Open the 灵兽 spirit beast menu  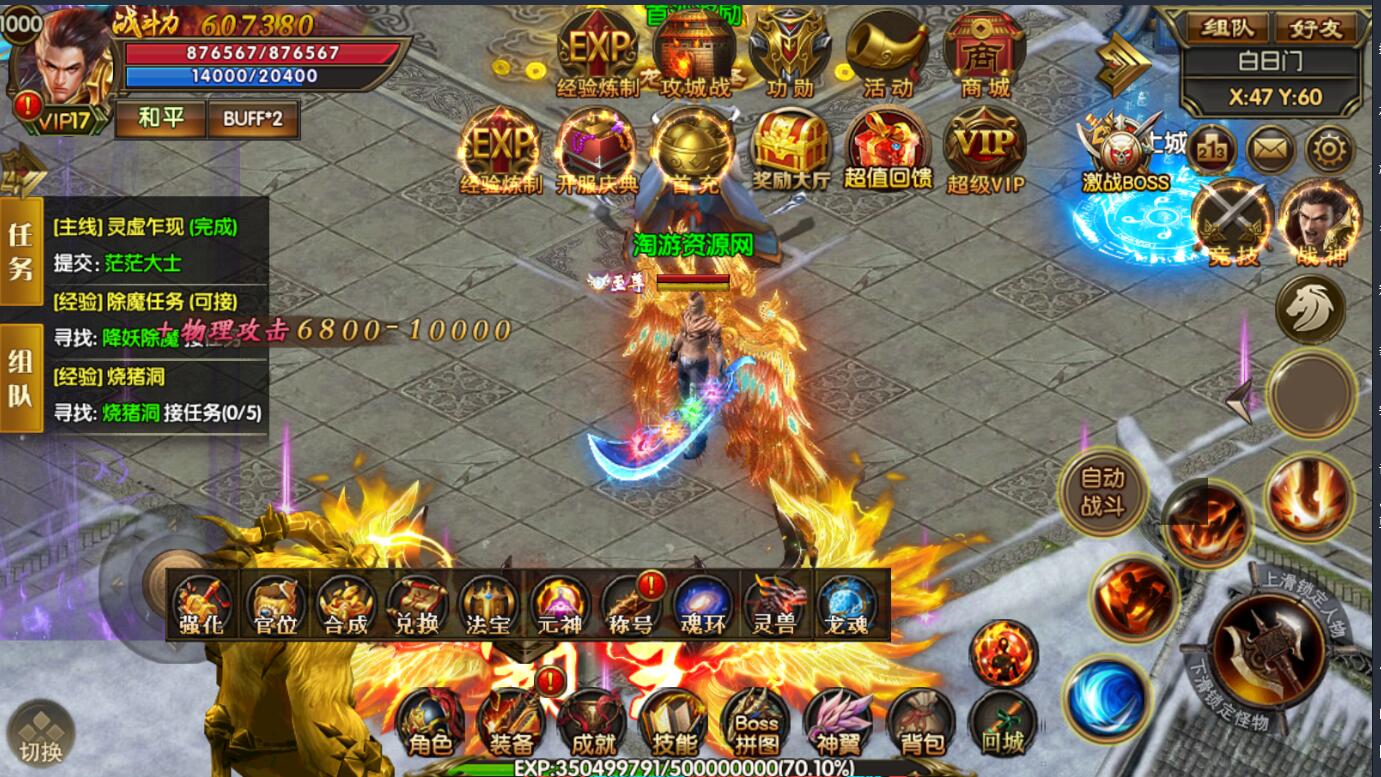[774, 606]
